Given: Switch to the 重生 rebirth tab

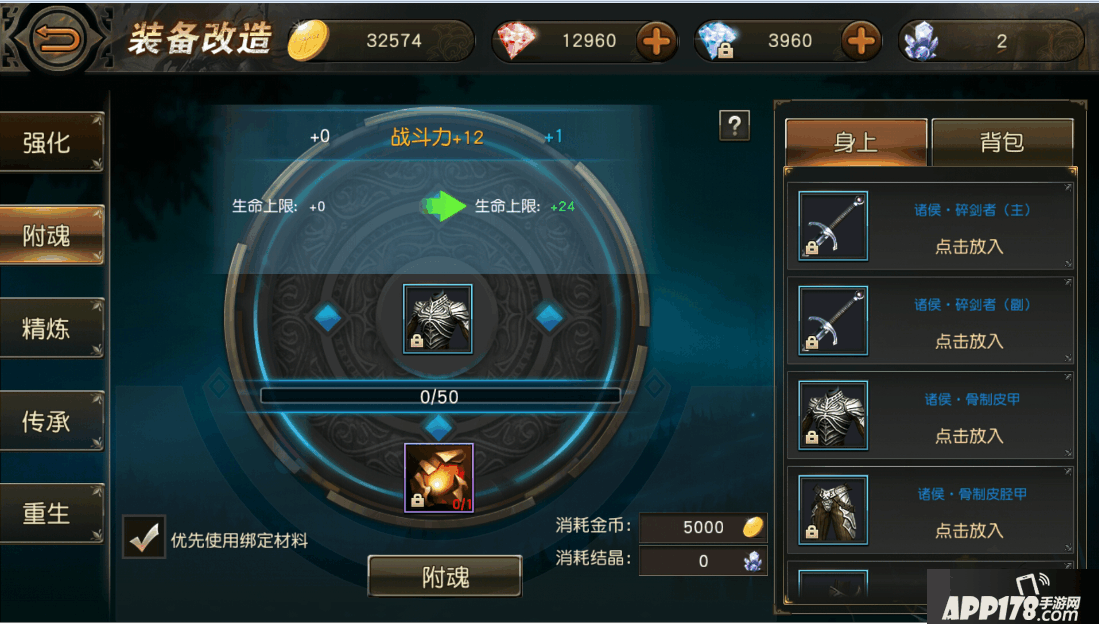Looking at the screenshot, I should click(50, 513).
